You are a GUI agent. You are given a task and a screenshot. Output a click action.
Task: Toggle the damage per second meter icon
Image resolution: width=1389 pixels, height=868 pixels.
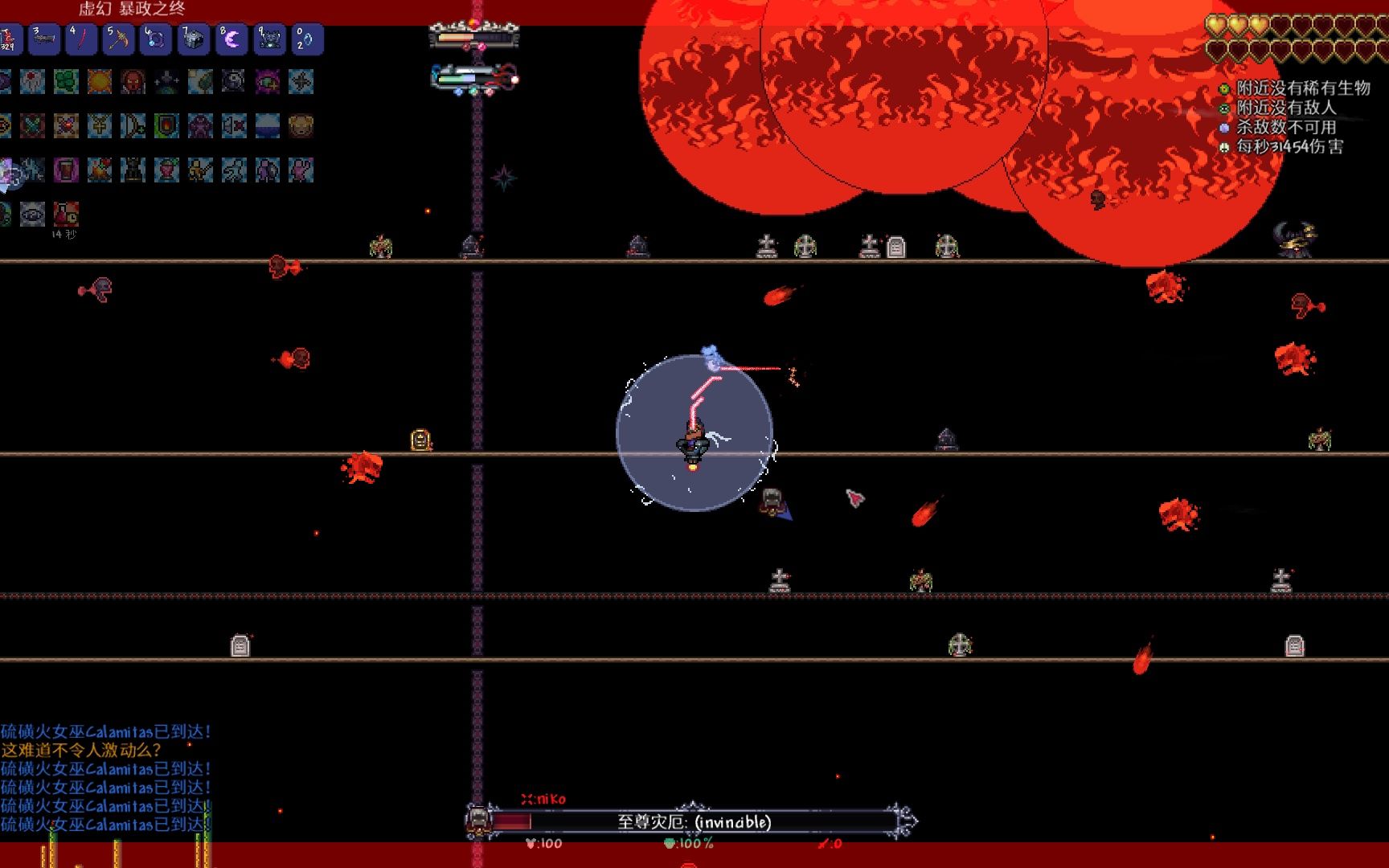(x=1224, y=147)
